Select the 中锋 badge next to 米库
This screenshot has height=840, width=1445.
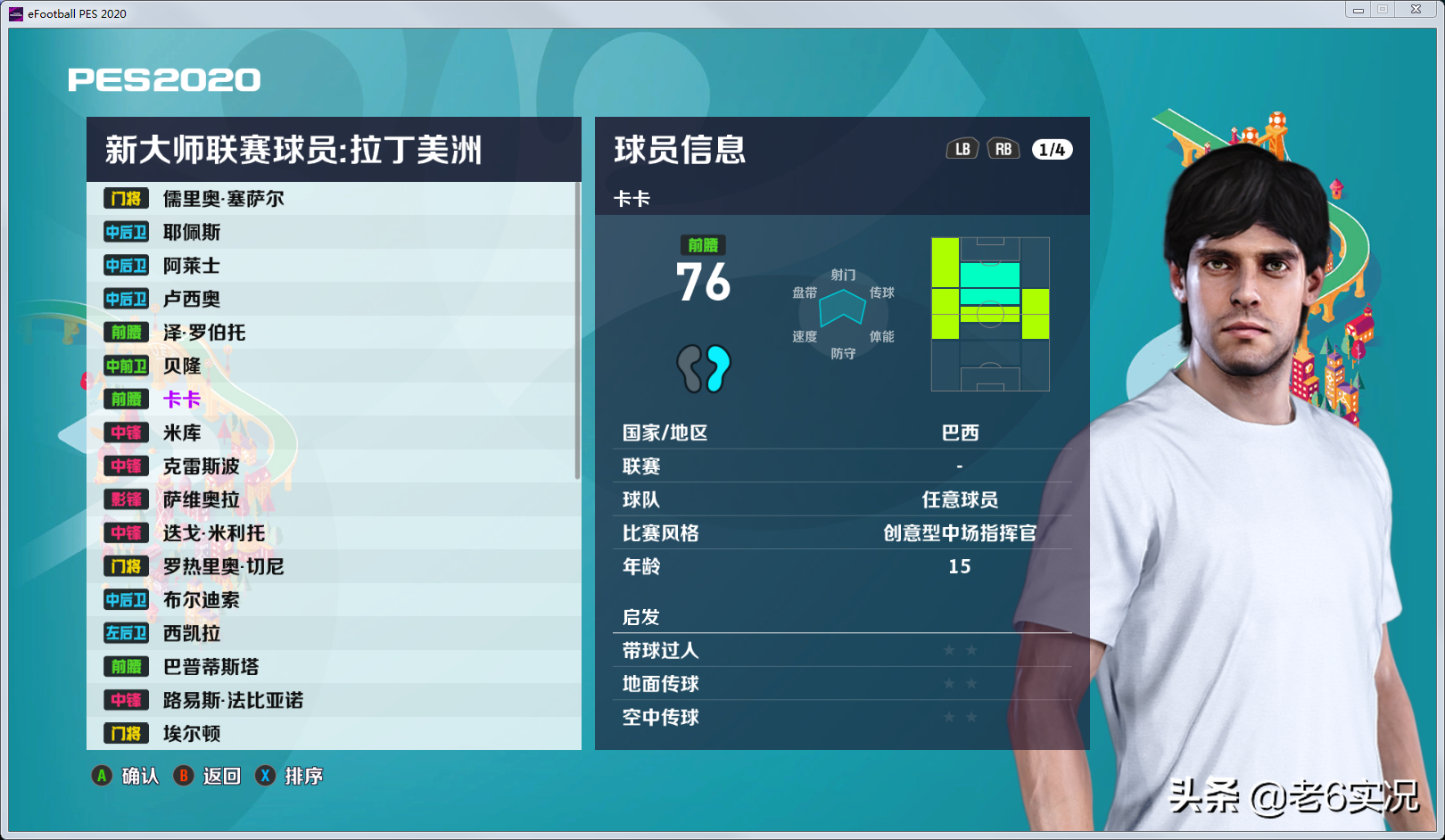(125, 432)
